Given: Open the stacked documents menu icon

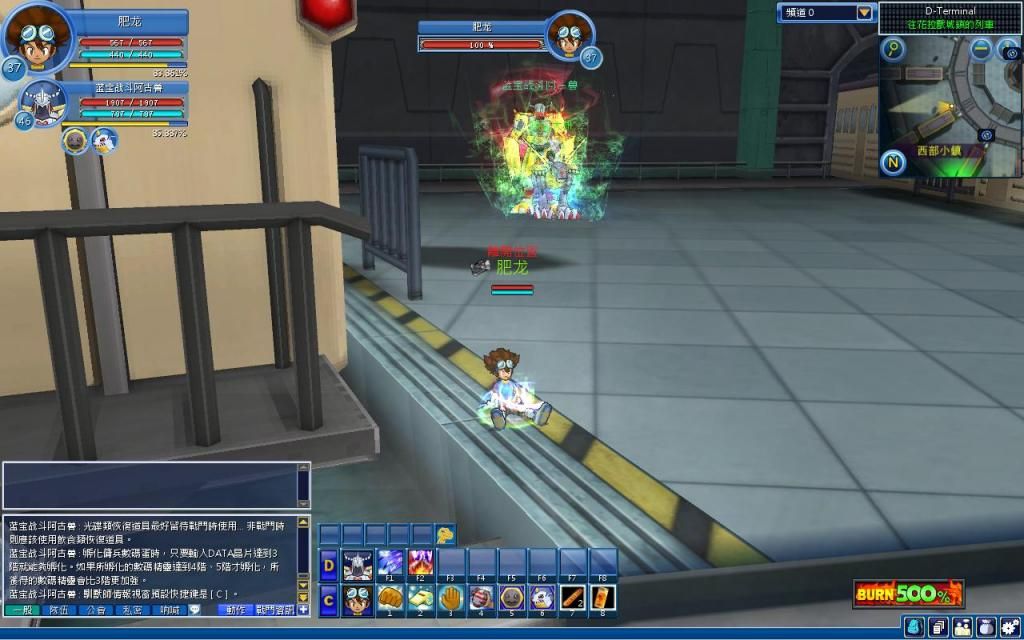Looking at the screenshot, I should (938, 626).
